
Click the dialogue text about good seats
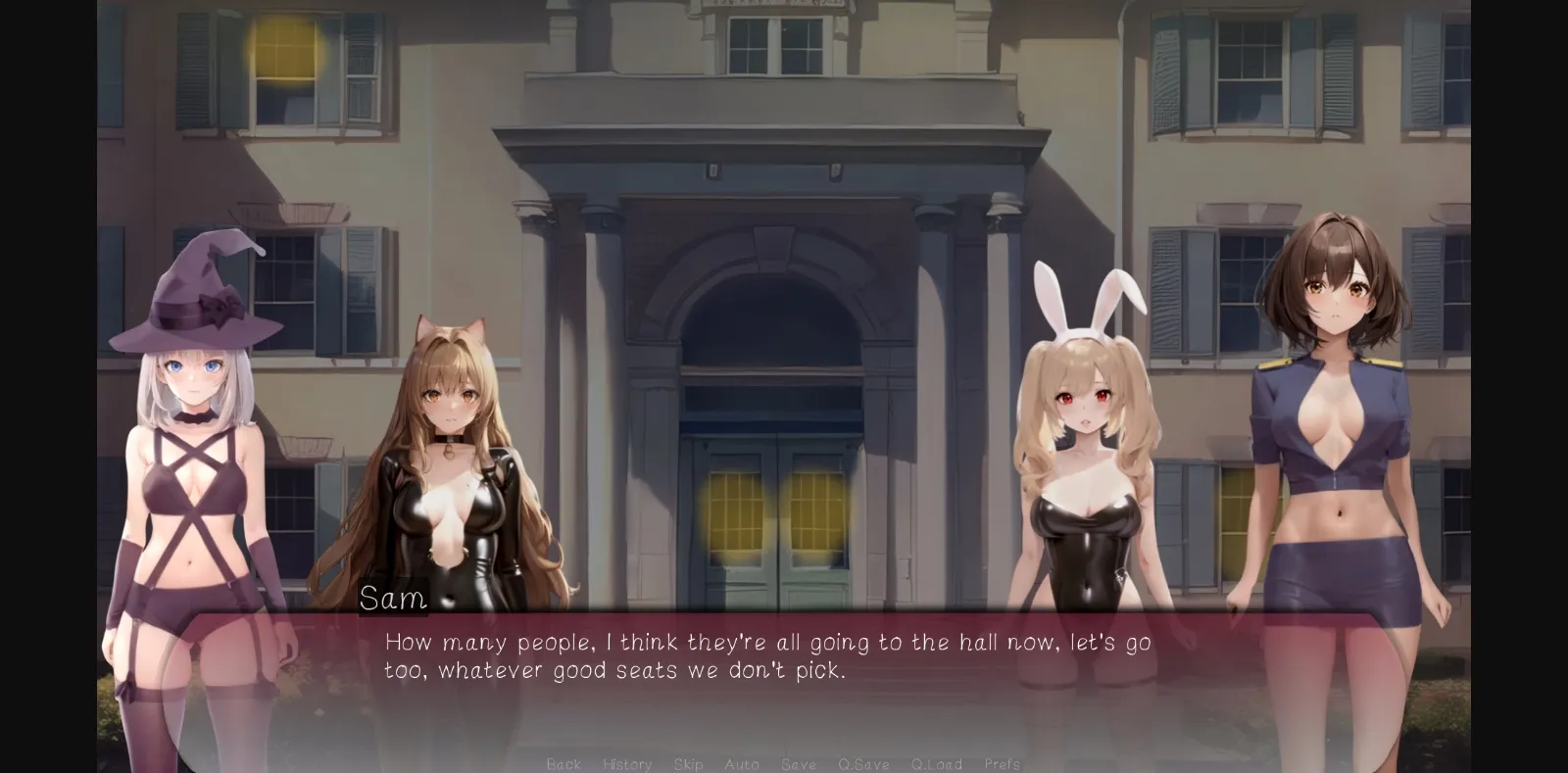[617, 670]
